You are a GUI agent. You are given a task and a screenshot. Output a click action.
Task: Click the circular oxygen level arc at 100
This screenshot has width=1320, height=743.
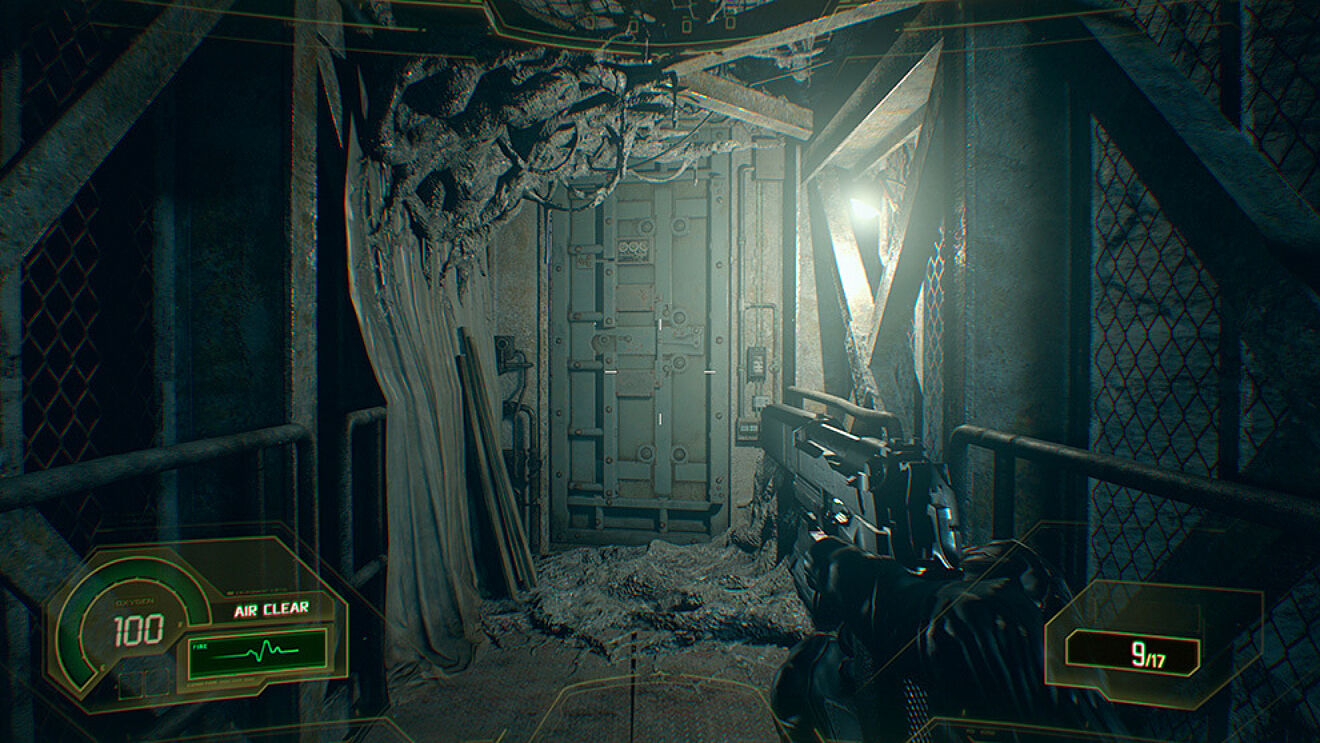[82, 630]
